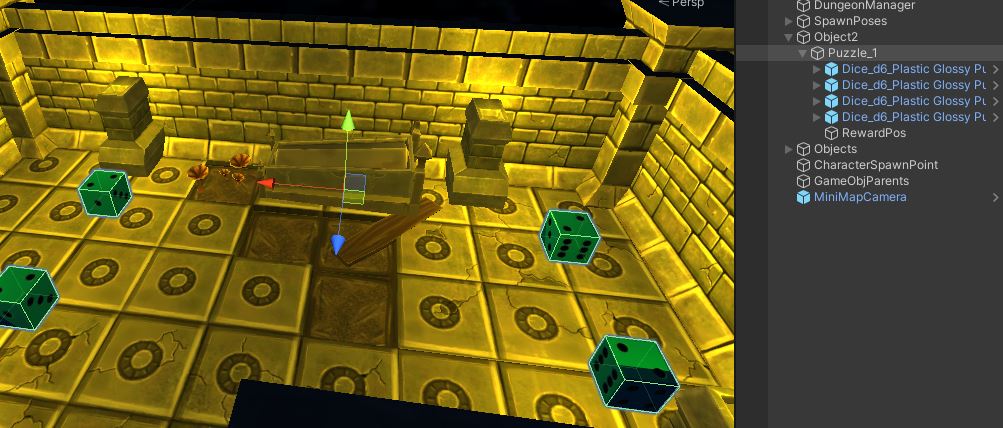The width and height of the screenshot is (1003, 428).
Task: Collapse the Object2 foldout arrow
Action: pyautogui.click(x=789, y=37)
